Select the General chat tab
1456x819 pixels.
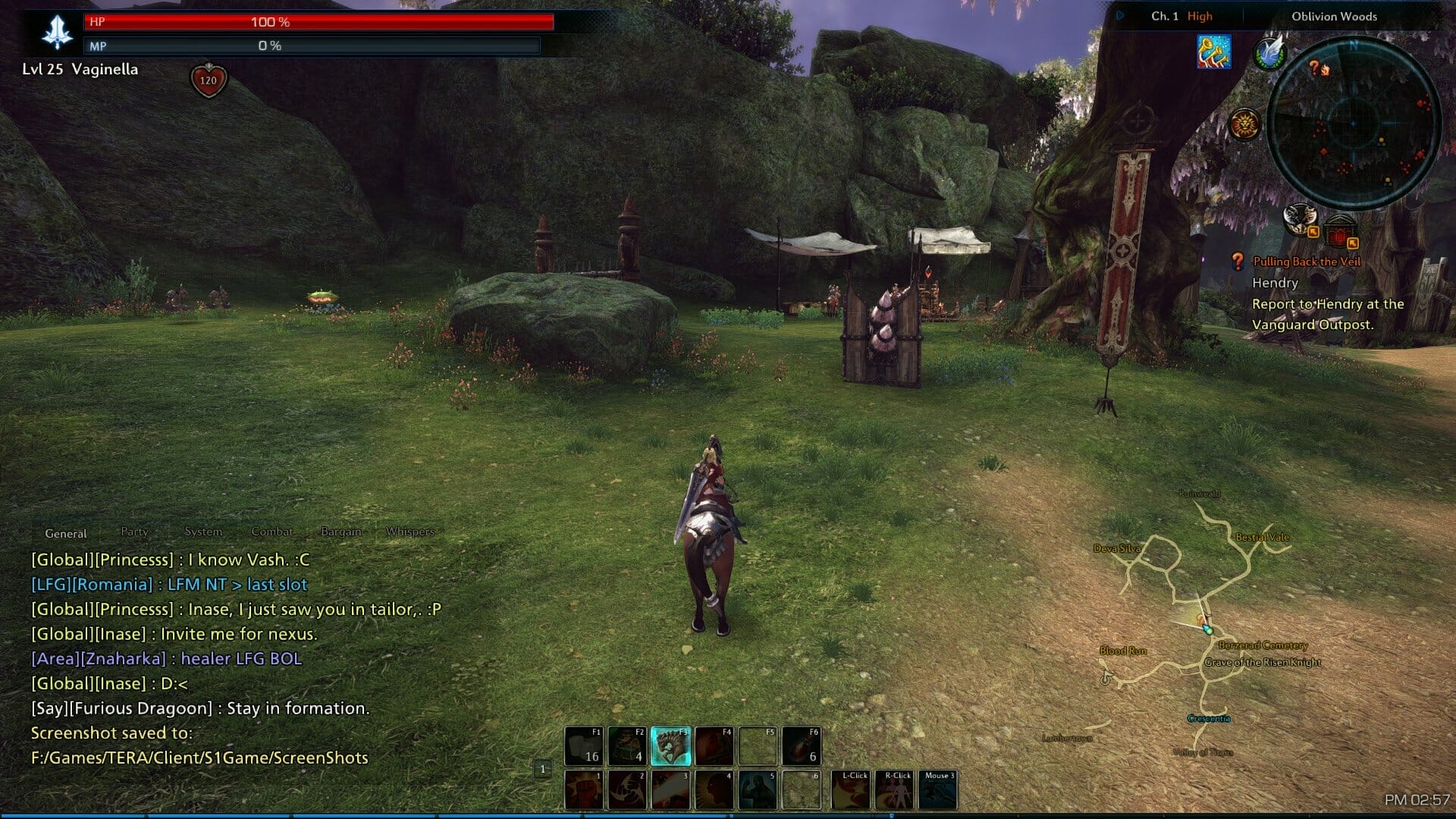pyautogui.click(x=66, y=533)
